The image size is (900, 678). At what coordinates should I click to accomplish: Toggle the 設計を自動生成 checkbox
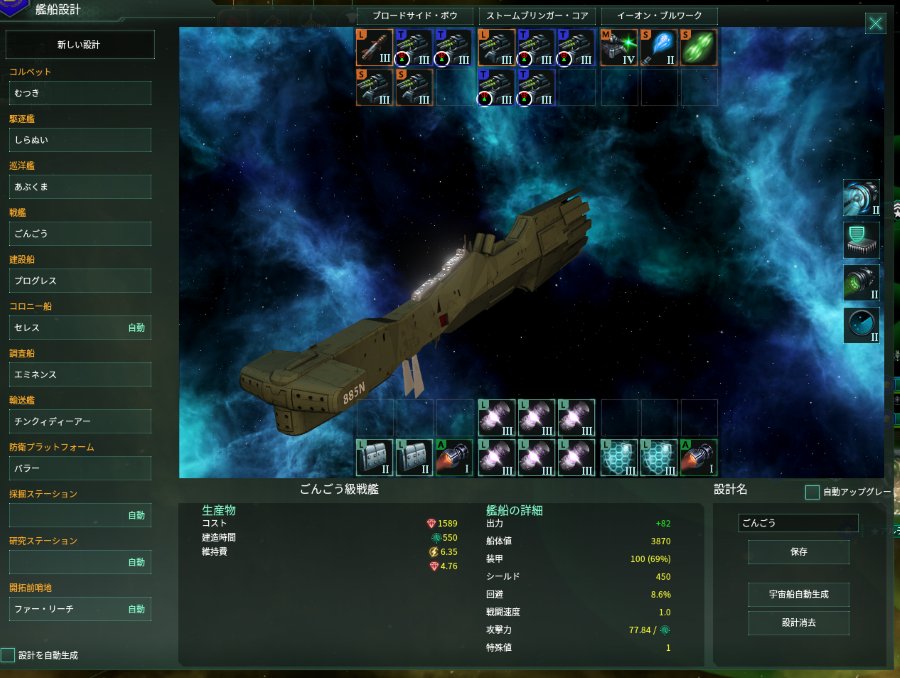tap(8, 656)
